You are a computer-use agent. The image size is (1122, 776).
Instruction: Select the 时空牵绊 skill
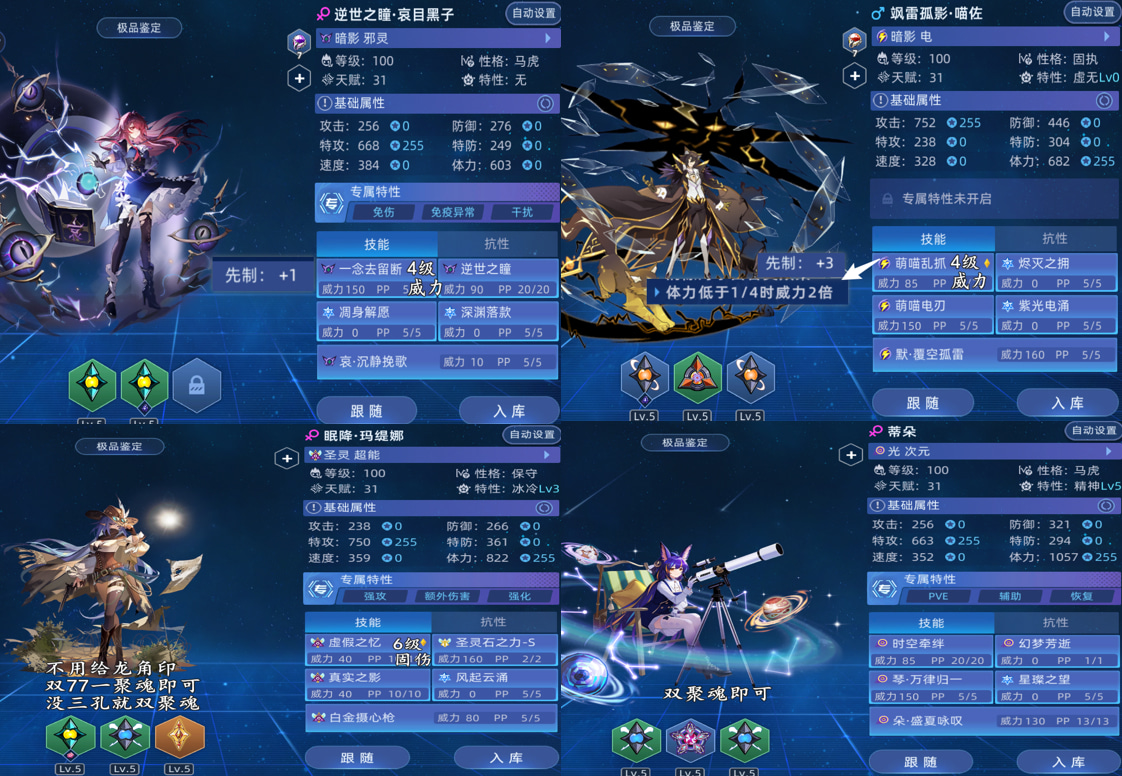(x=931, y=651)
